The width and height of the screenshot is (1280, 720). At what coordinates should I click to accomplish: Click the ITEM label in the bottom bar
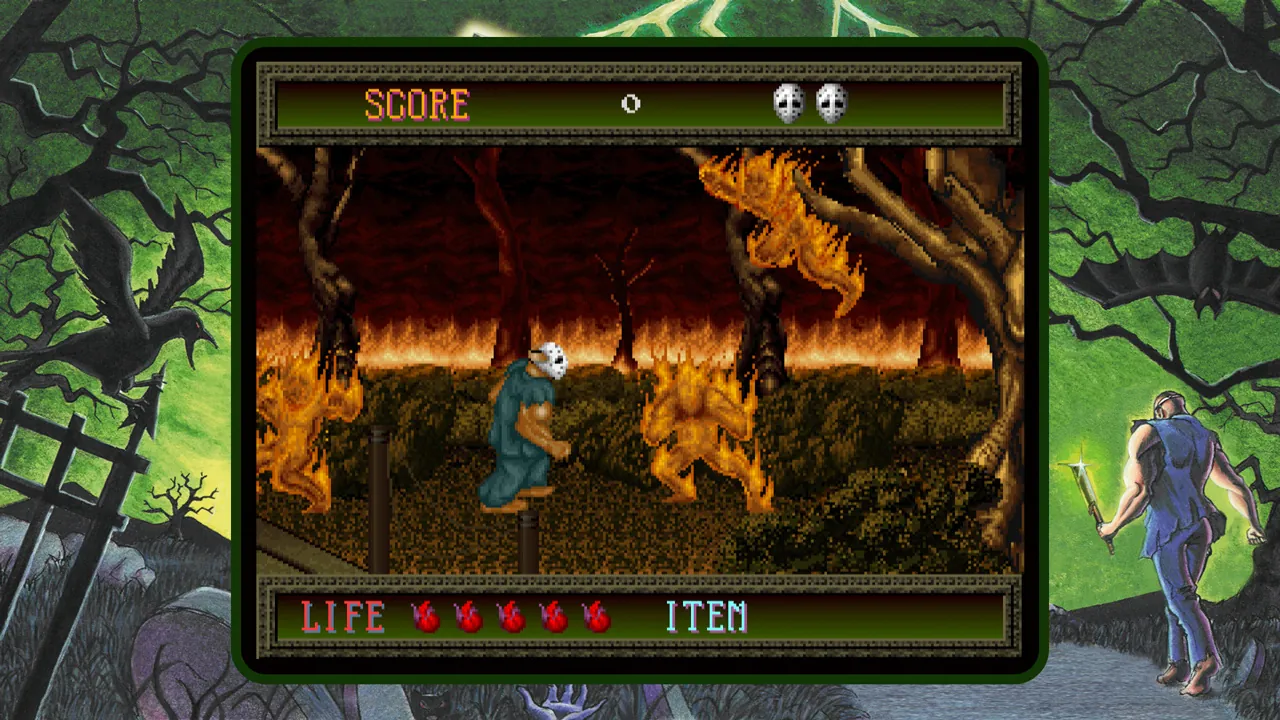[x=706, y=617]
